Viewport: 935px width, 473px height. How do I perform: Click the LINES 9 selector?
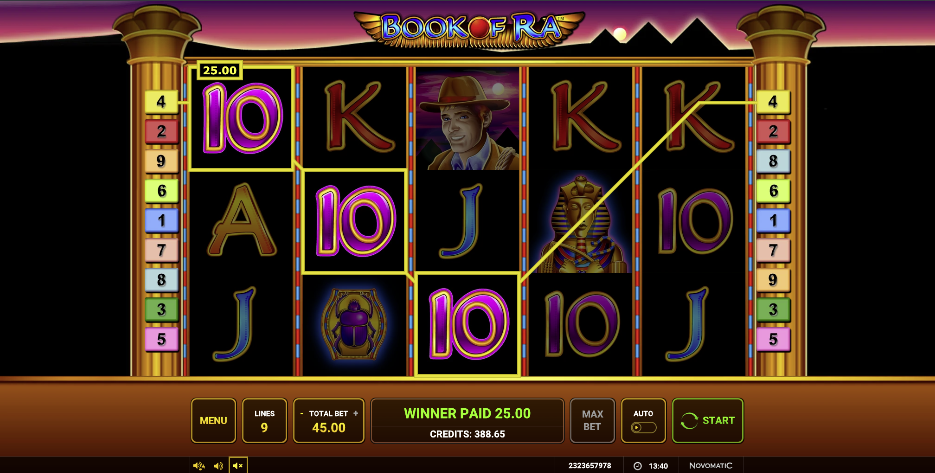click(264, 420)
